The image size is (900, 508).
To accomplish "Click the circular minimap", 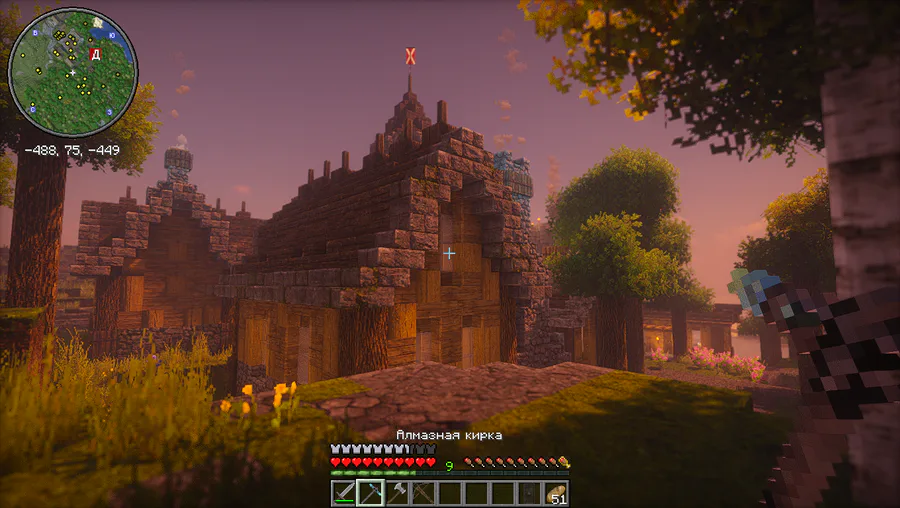I will [x=72, y=73].
